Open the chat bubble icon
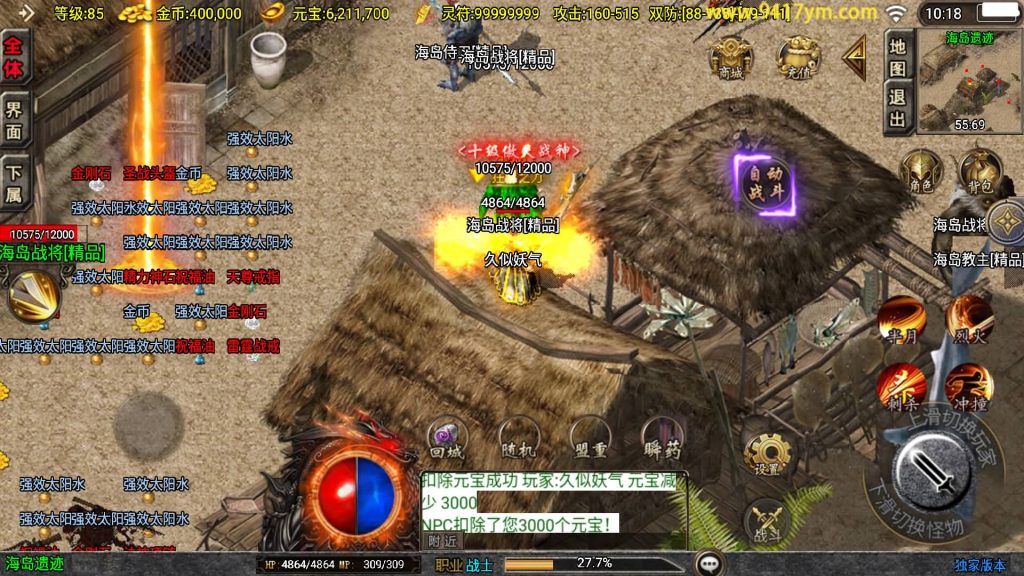This screenshot has width=1024, height=576. [x=710, y=564]
